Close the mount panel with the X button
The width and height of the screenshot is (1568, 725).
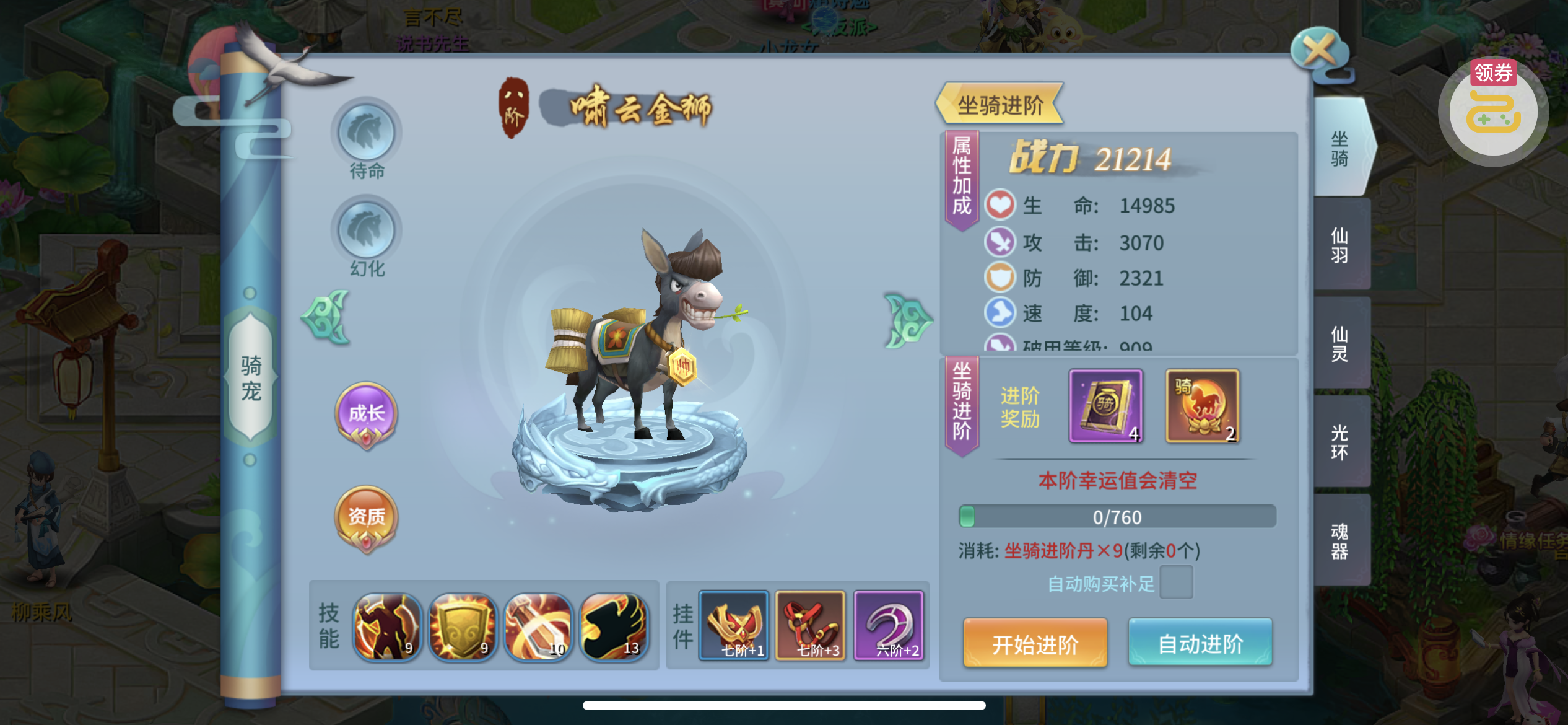(x=1319, y=51)
